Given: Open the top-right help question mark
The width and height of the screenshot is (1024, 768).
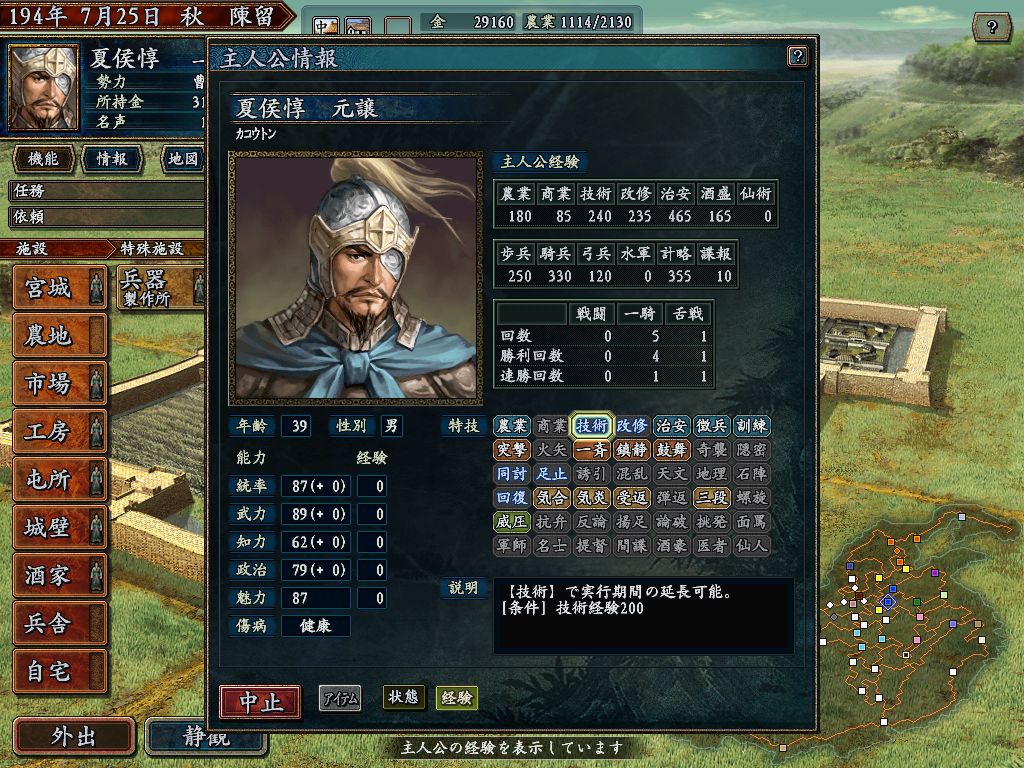Looking at the screenshot, I should click(x=991, y=26).
